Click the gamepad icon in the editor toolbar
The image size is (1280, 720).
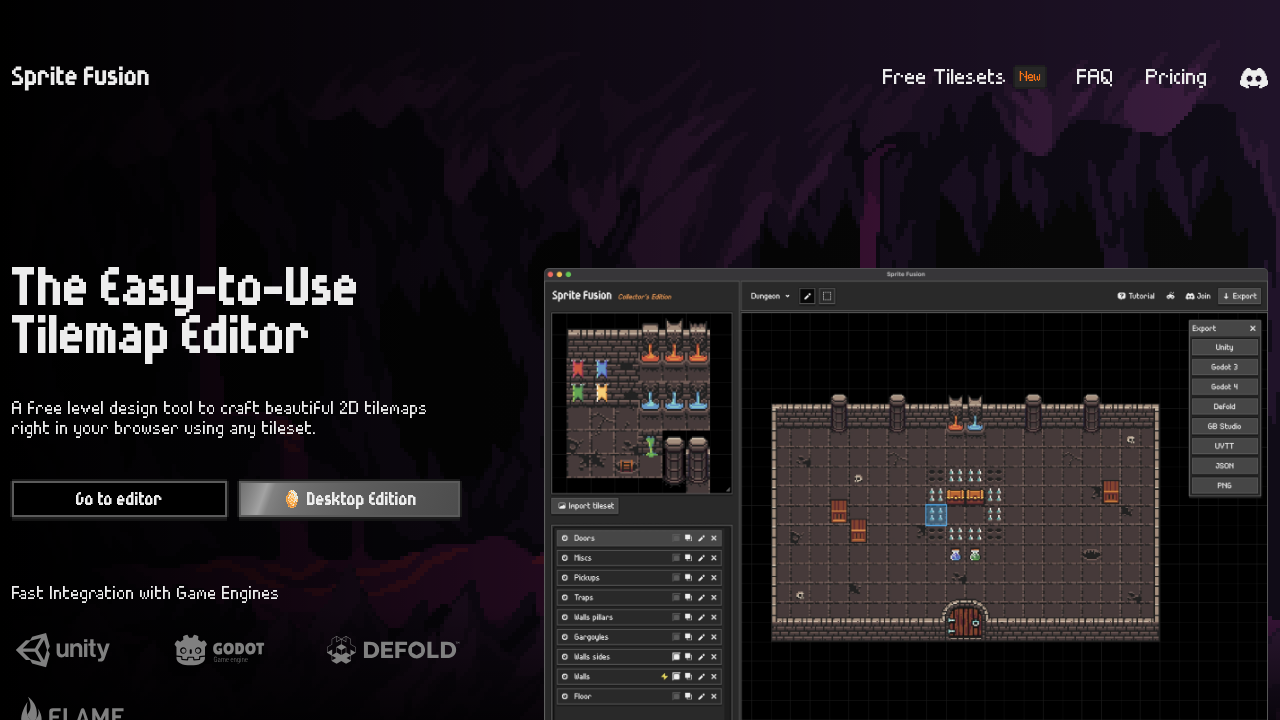(x=1170, y=296)
